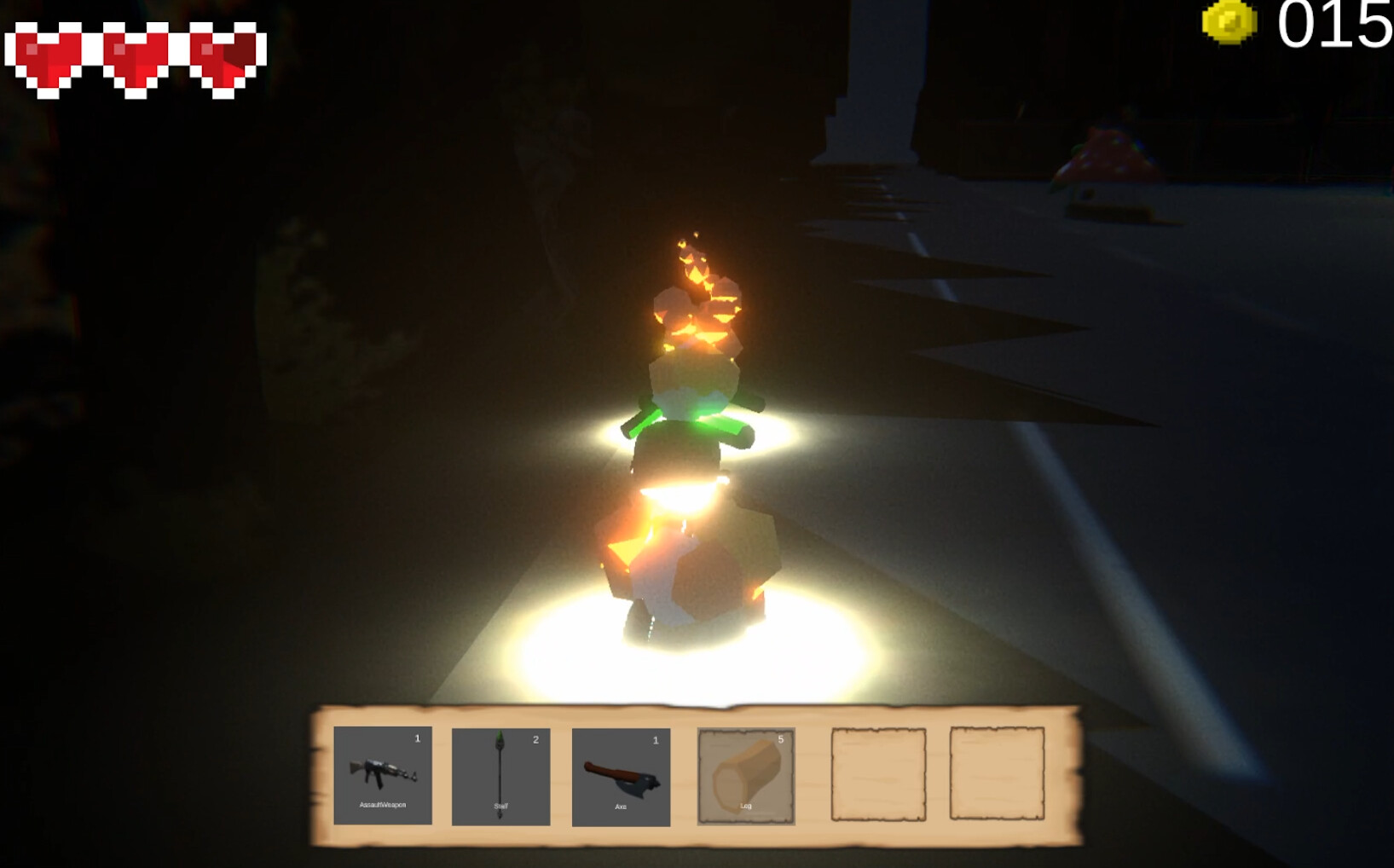
Task: Click the Staff label text
Action: coord(503,804)
